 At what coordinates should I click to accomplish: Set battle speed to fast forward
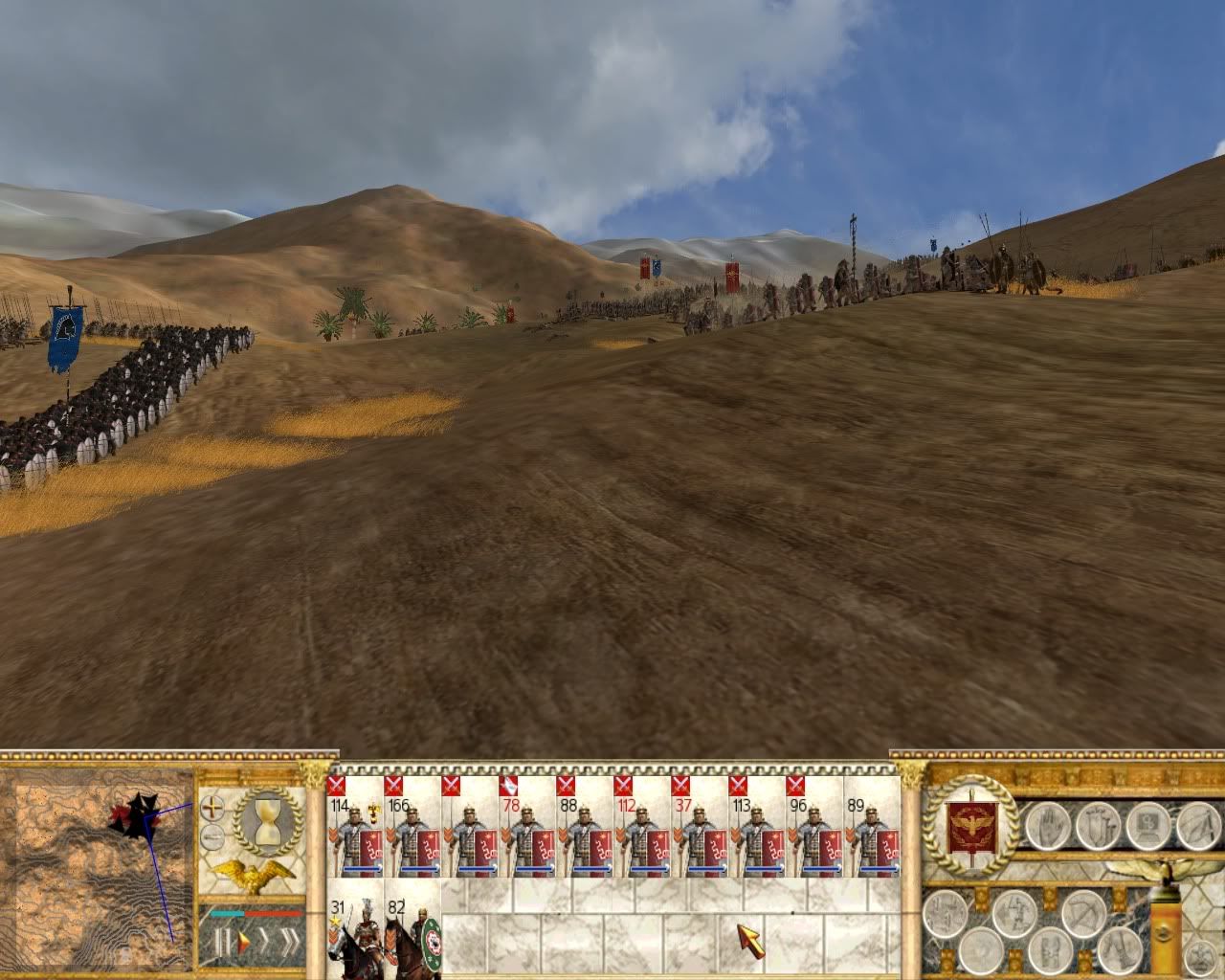(x=265, y=943)
